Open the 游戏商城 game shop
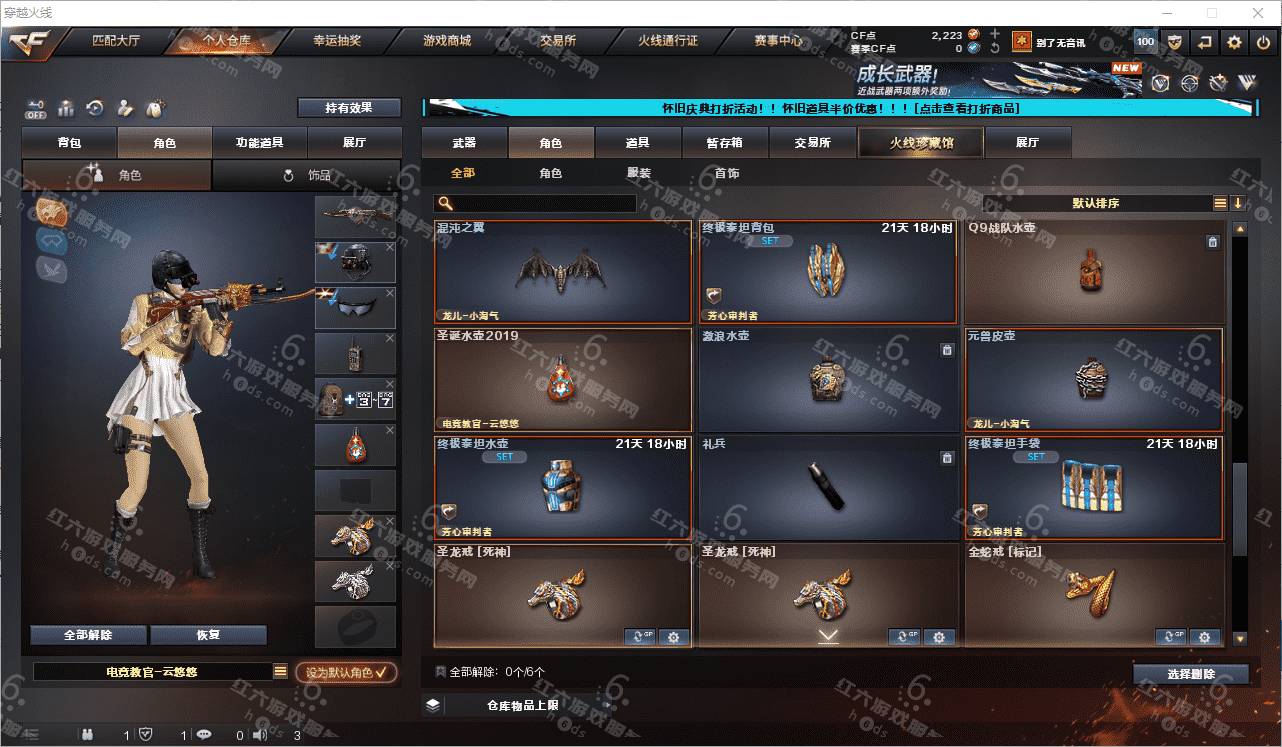1282x747 pixels. pos(447,41)
